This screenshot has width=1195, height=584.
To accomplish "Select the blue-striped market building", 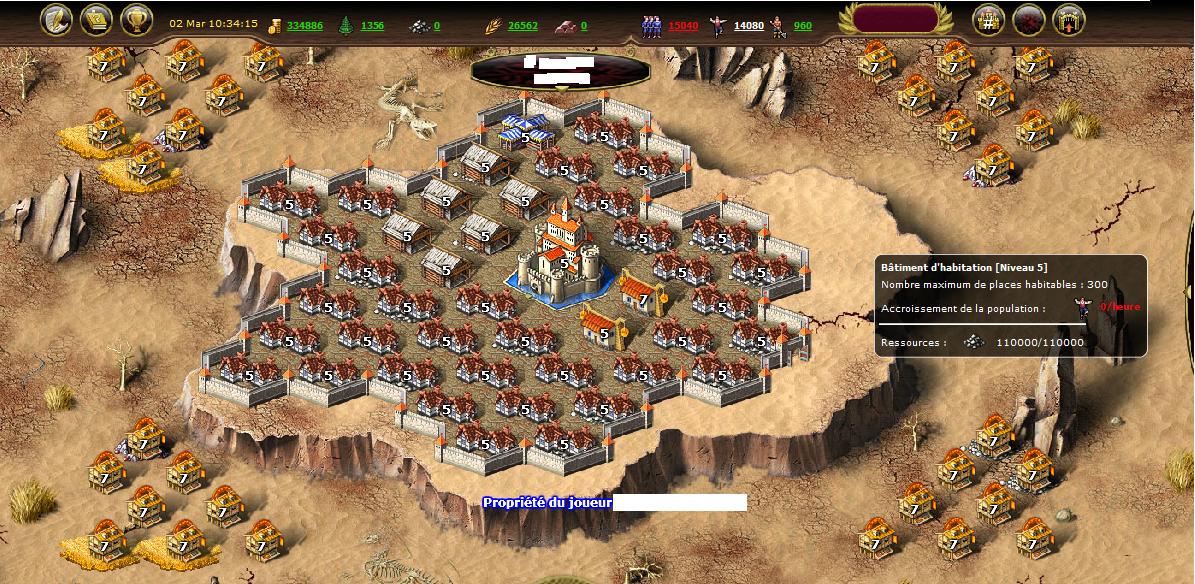I will point(524,130).
